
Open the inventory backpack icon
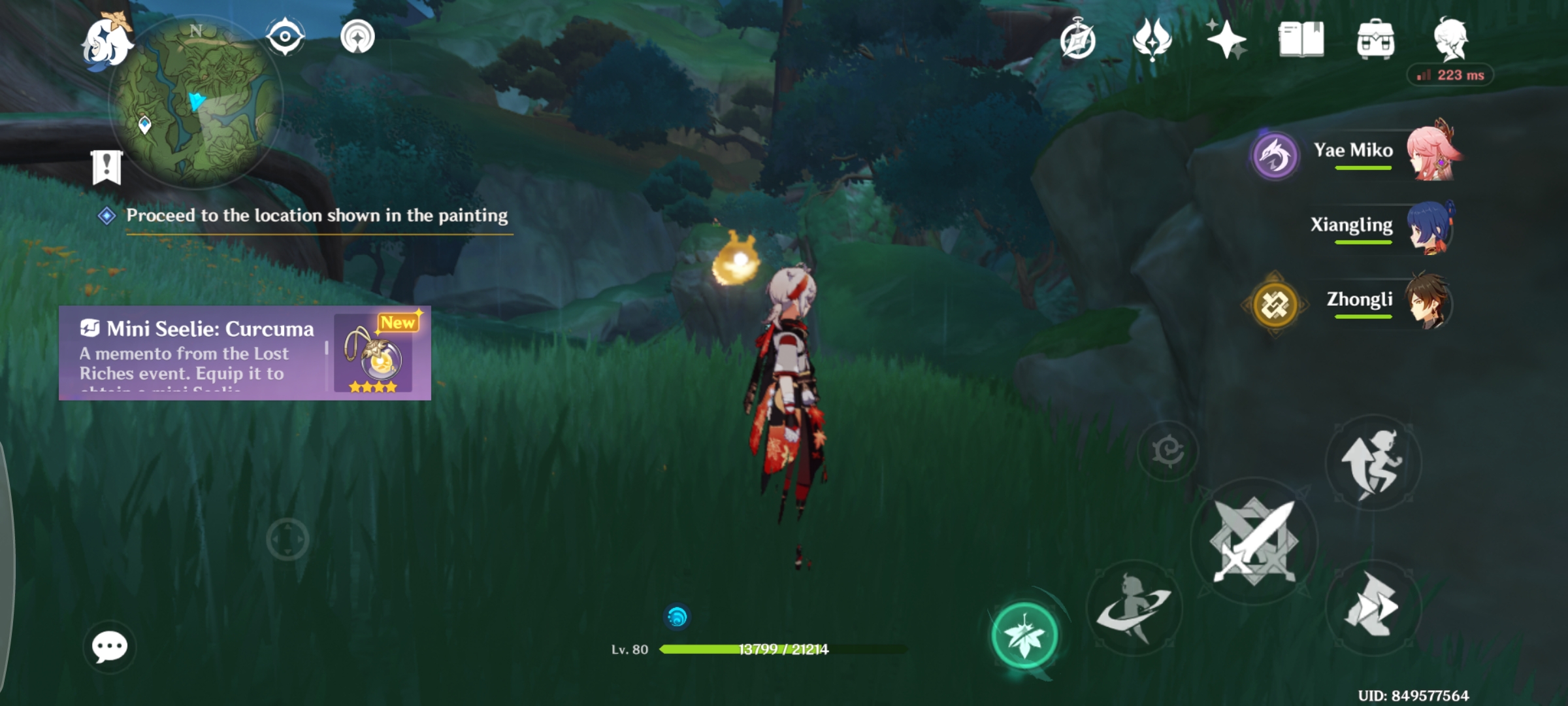pos(1376,41)
